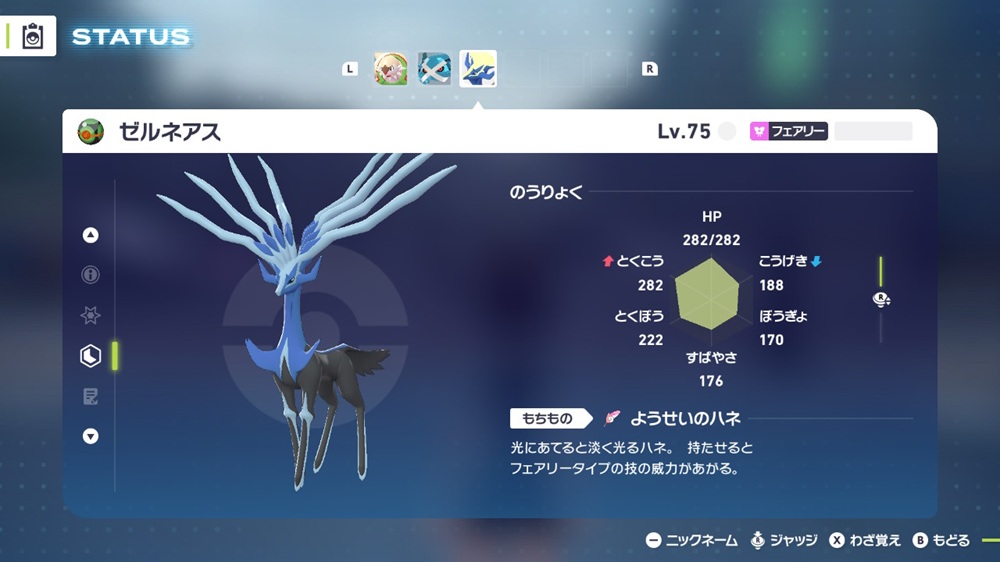Screen dimensions: 1000x562
Task: Select the Xerneas party icon
Action: point(478,69)
